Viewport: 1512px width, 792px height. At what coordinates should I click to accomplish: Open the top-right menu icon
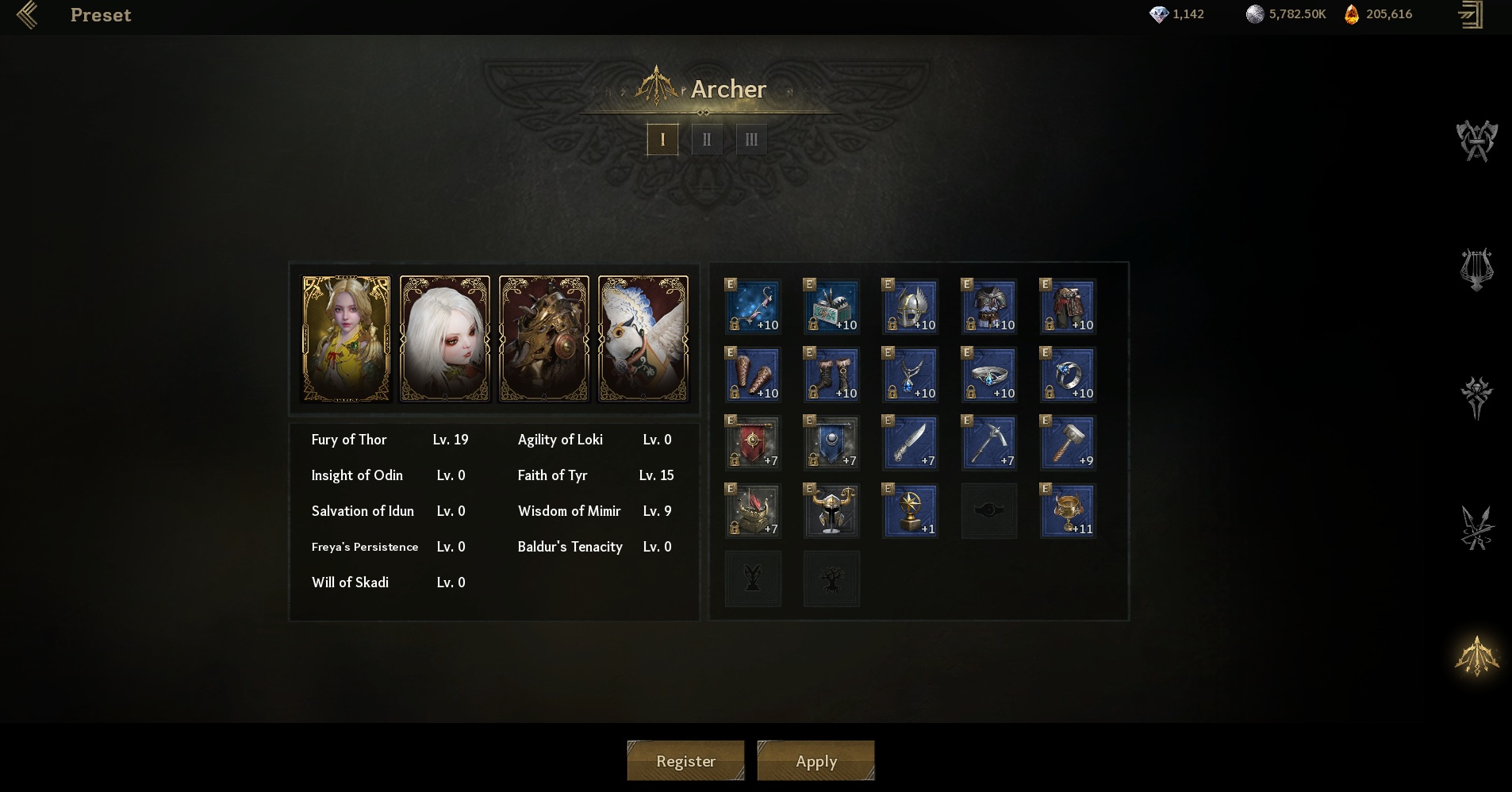[x=1471, y=15]
